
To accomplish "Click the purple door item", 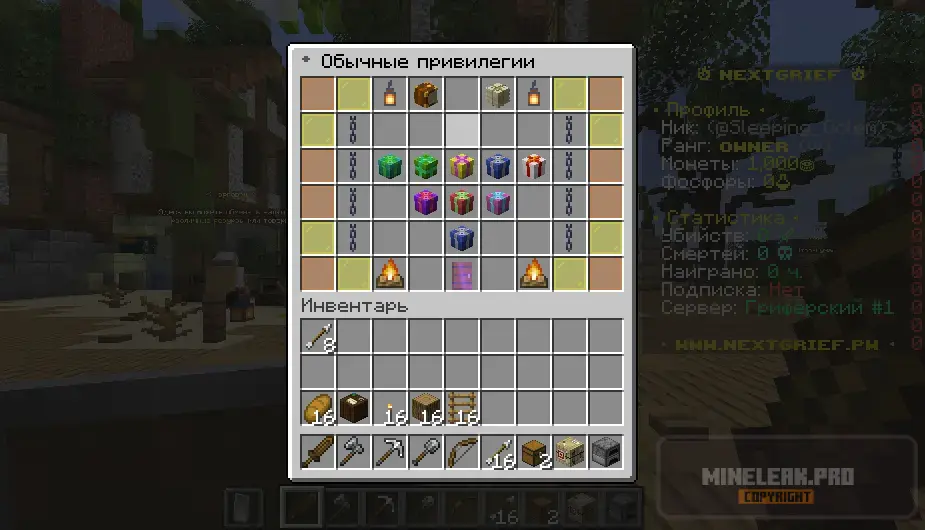I will point(462,273).
